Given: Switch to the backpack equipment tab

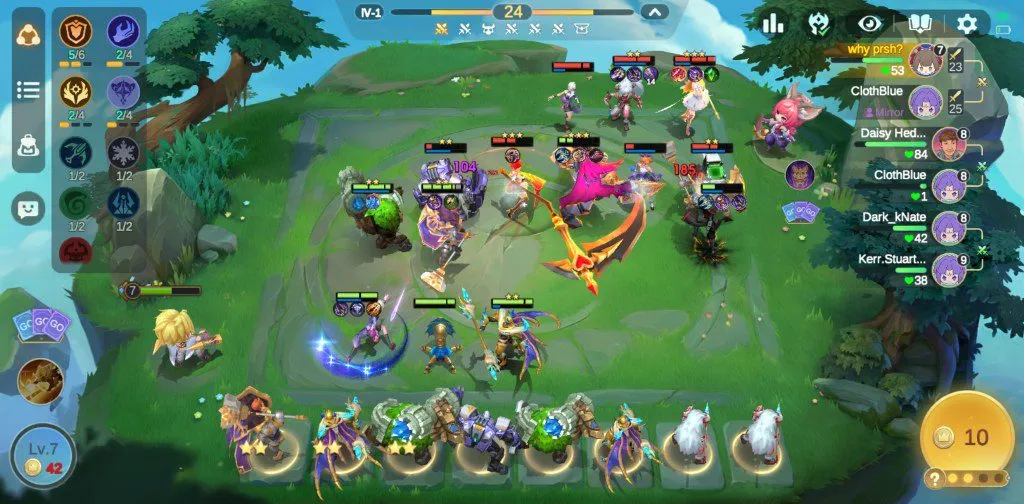Looking at the screenshot, I should click(28, 146).
